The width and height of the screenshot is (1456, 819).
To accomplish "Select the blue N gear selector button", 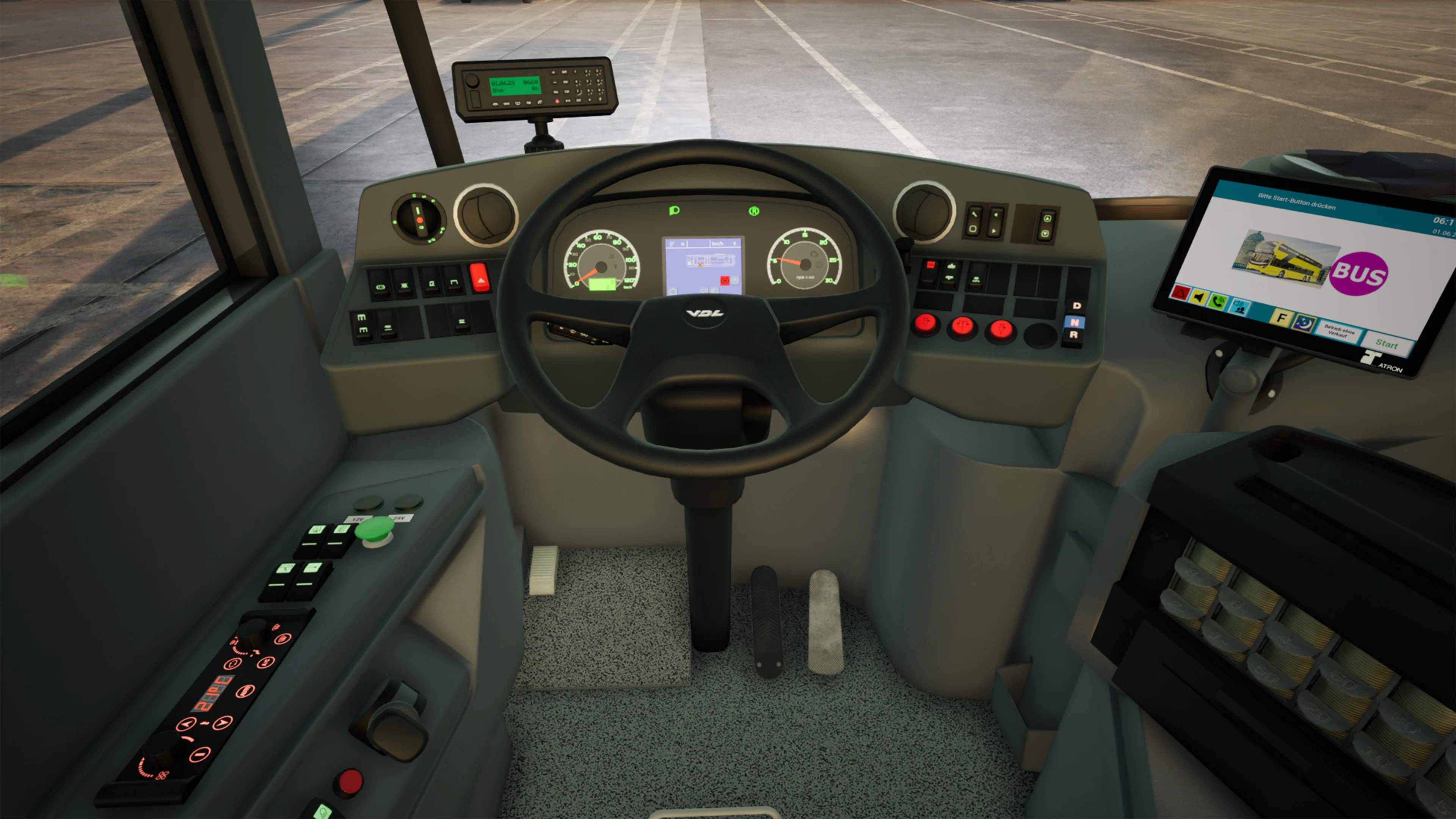I will [1075, 323].
